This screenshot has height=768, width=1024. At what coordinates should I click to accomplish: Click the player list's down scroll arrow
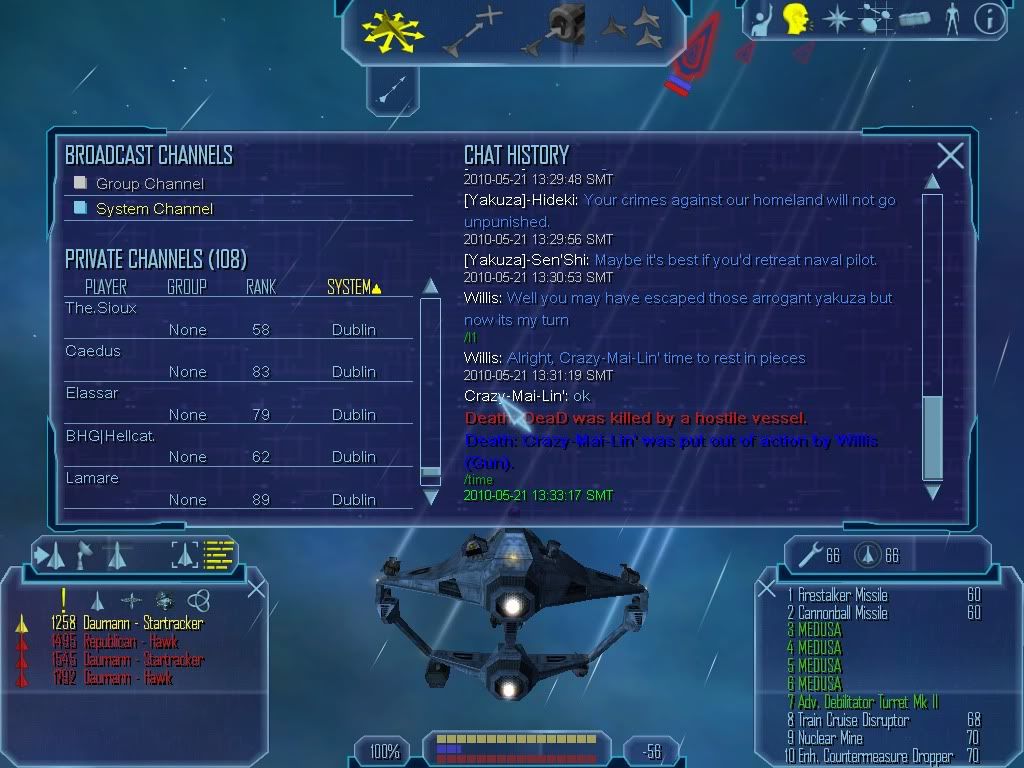(431, 496)
